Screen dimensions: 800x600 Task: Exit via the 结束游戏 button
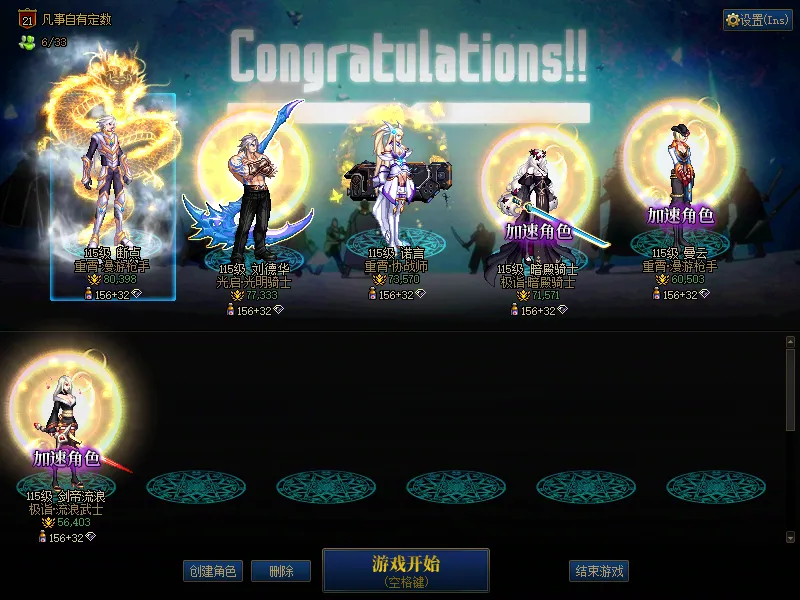599,571
